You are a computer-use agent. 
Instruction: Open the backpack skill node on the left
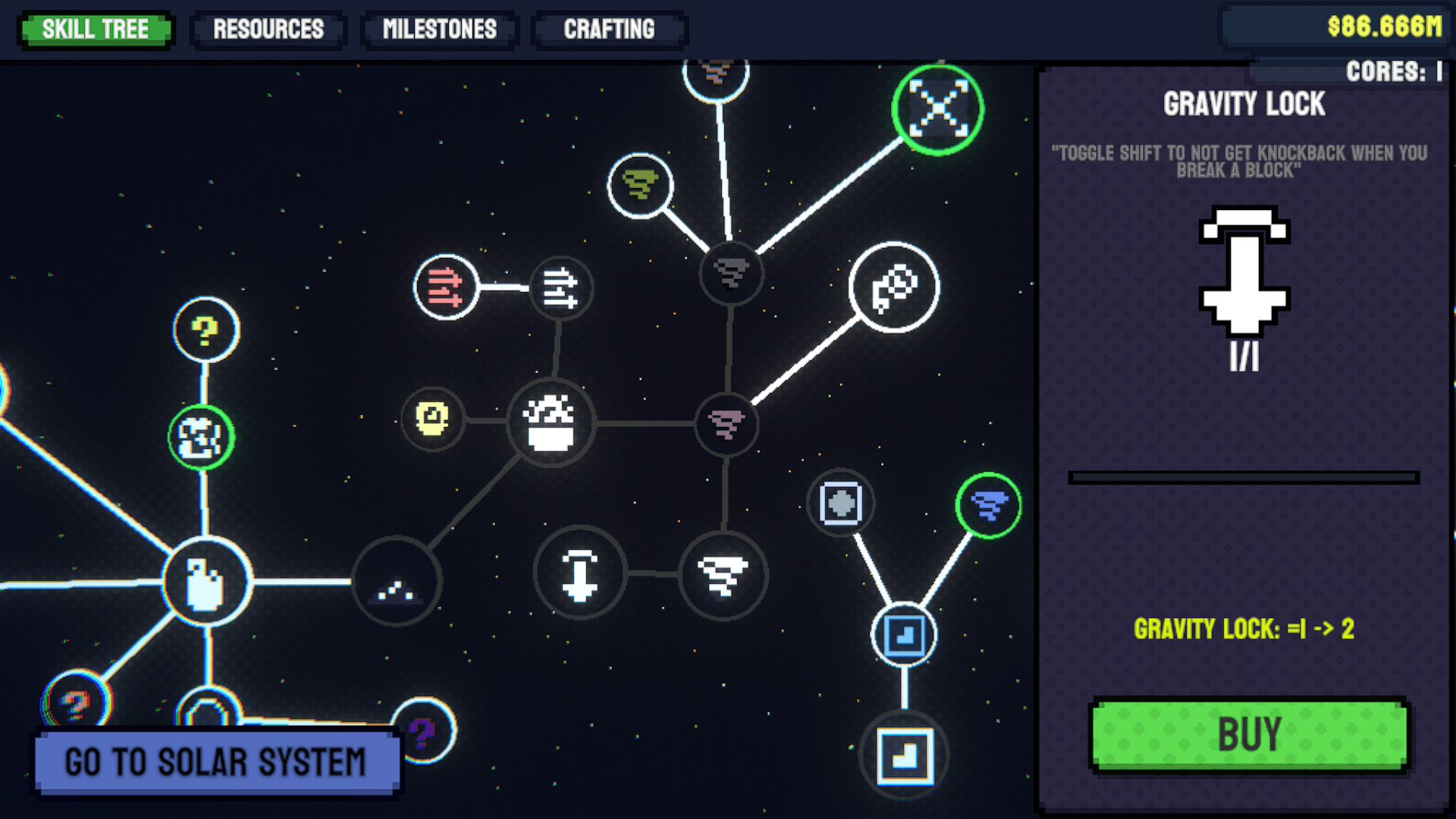(x=205, y=582)
